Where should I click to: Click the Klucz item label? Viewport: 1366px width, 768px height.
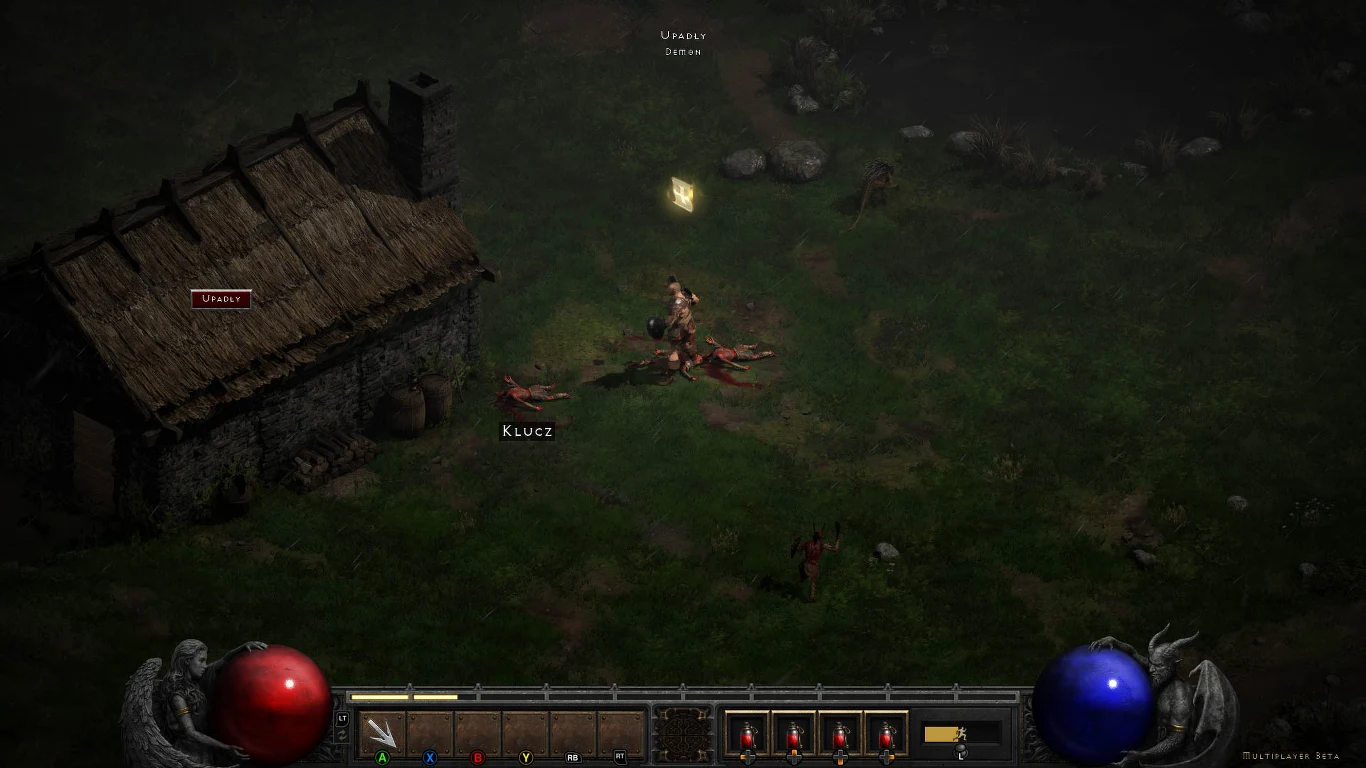pos(527,431)
